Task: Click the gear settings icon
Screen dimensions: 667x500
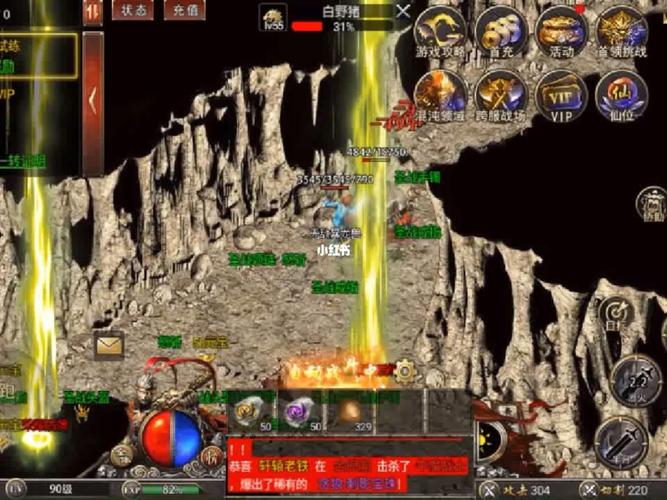Action: click(x=405, y=371)
